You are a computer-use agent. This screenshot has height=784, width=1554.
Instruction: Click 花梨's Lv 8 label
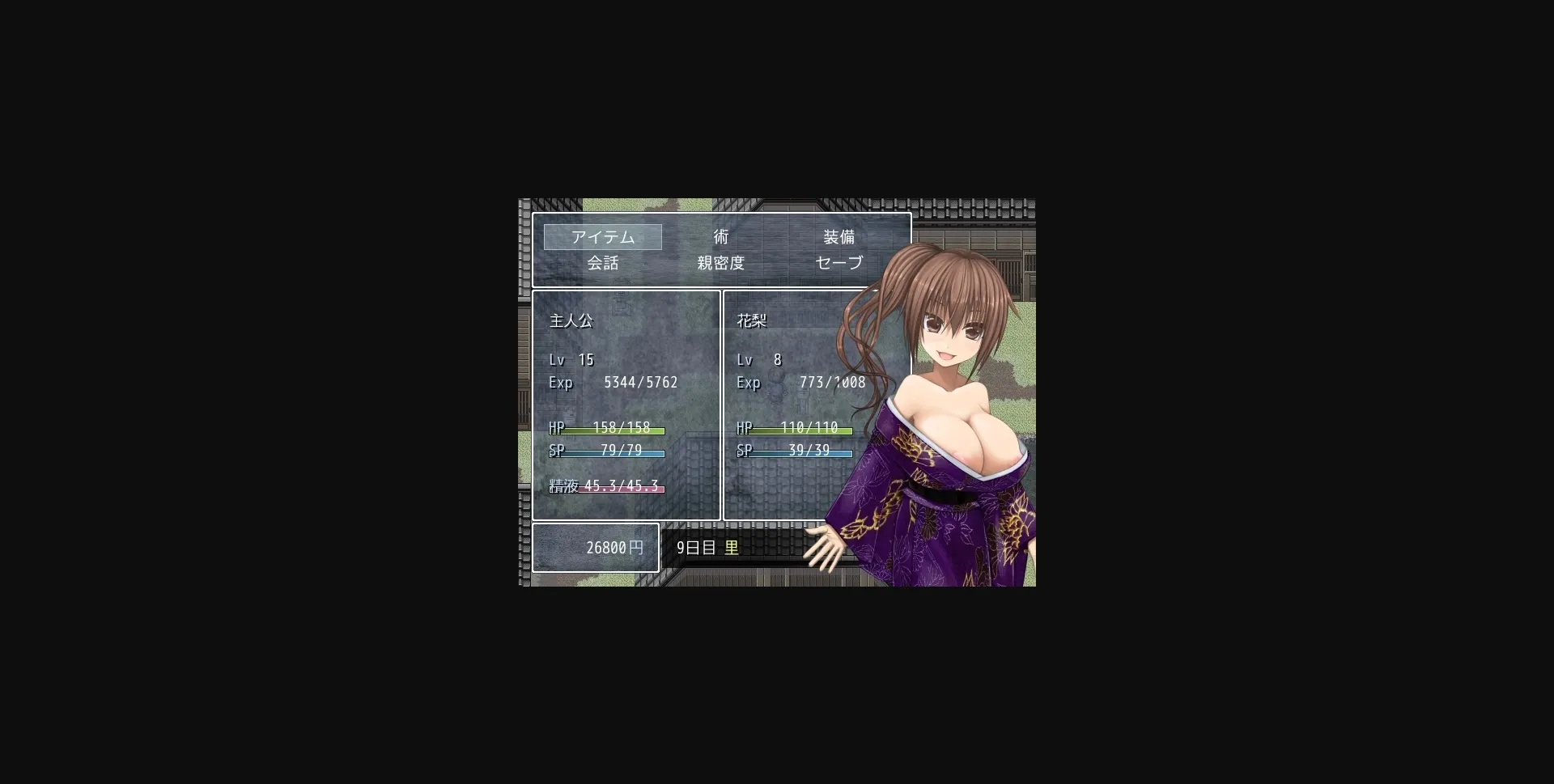(x=758, y=359)
